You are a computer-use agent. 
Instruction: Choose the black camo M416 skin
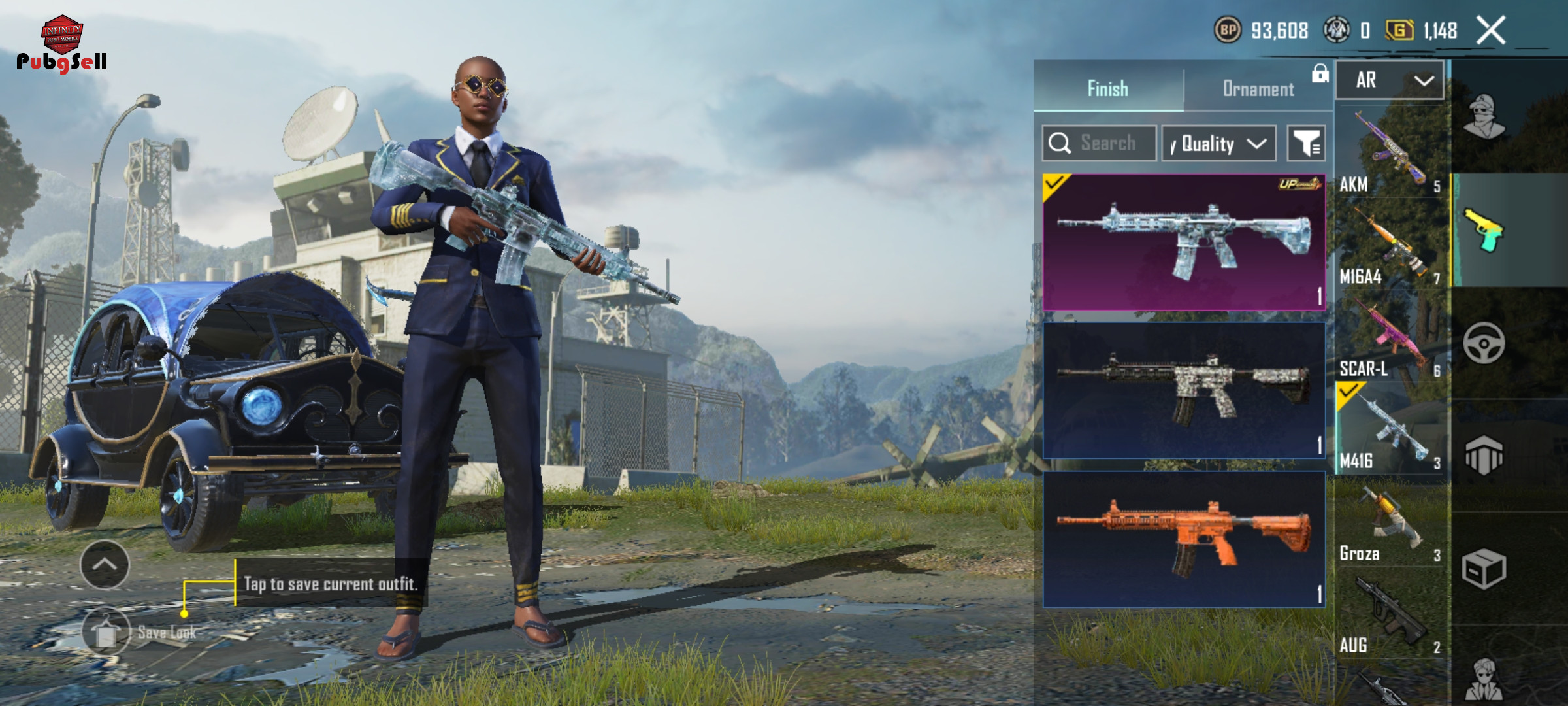click(1184, 390)
